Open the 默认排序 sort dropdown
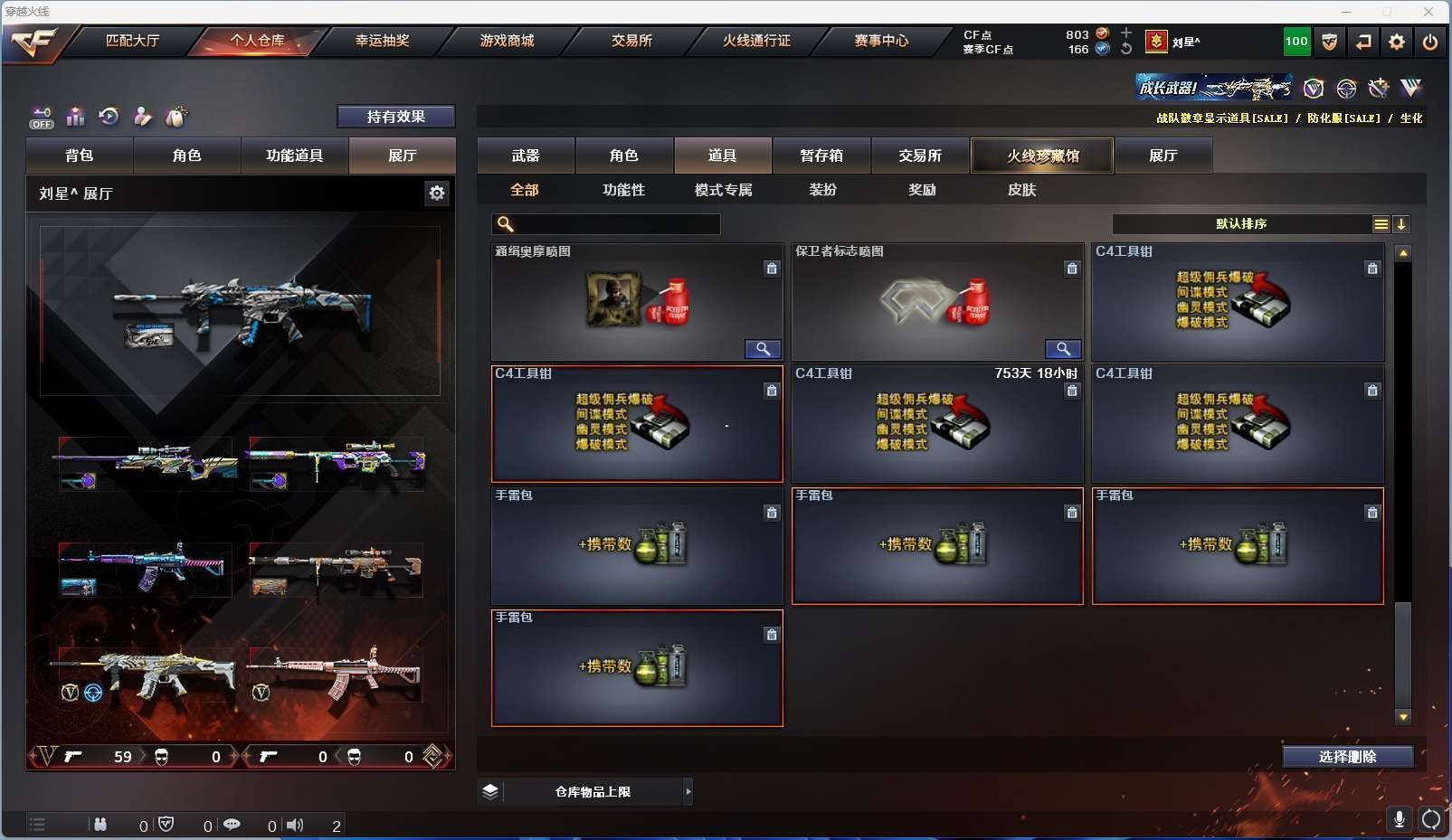 (x=1241, y=224)
